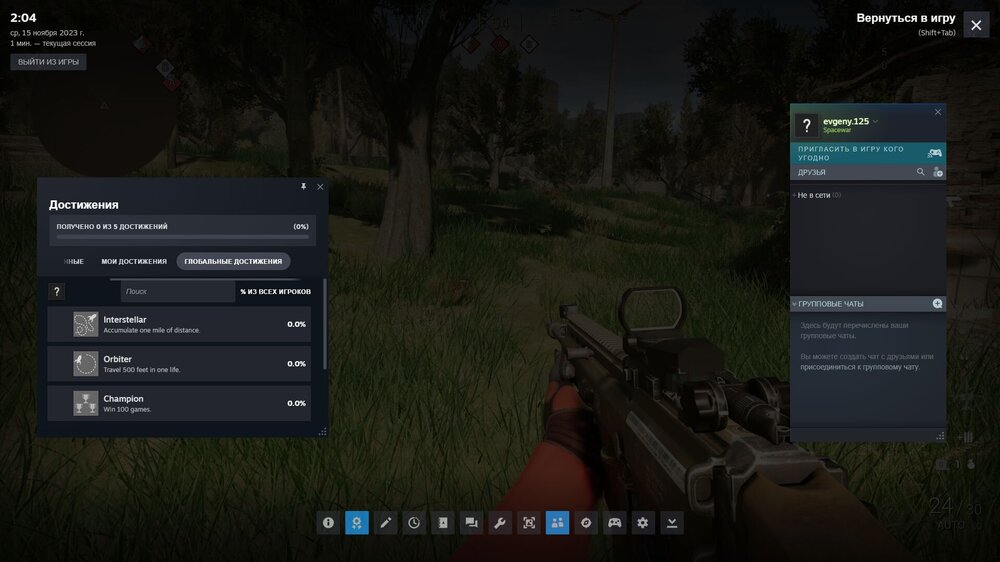Viewport: 1000px width, 562px height.
Task: Click the add friend icon
Action: [x=937, y=172]
